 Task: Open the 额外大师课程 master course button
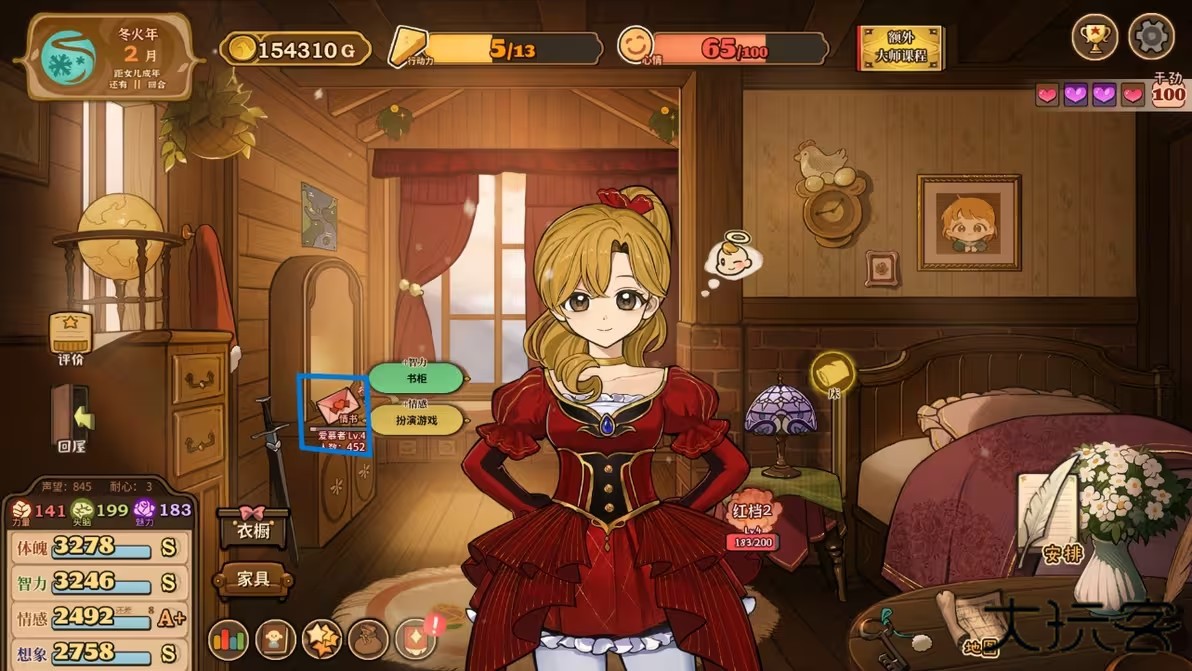[900, 47]
